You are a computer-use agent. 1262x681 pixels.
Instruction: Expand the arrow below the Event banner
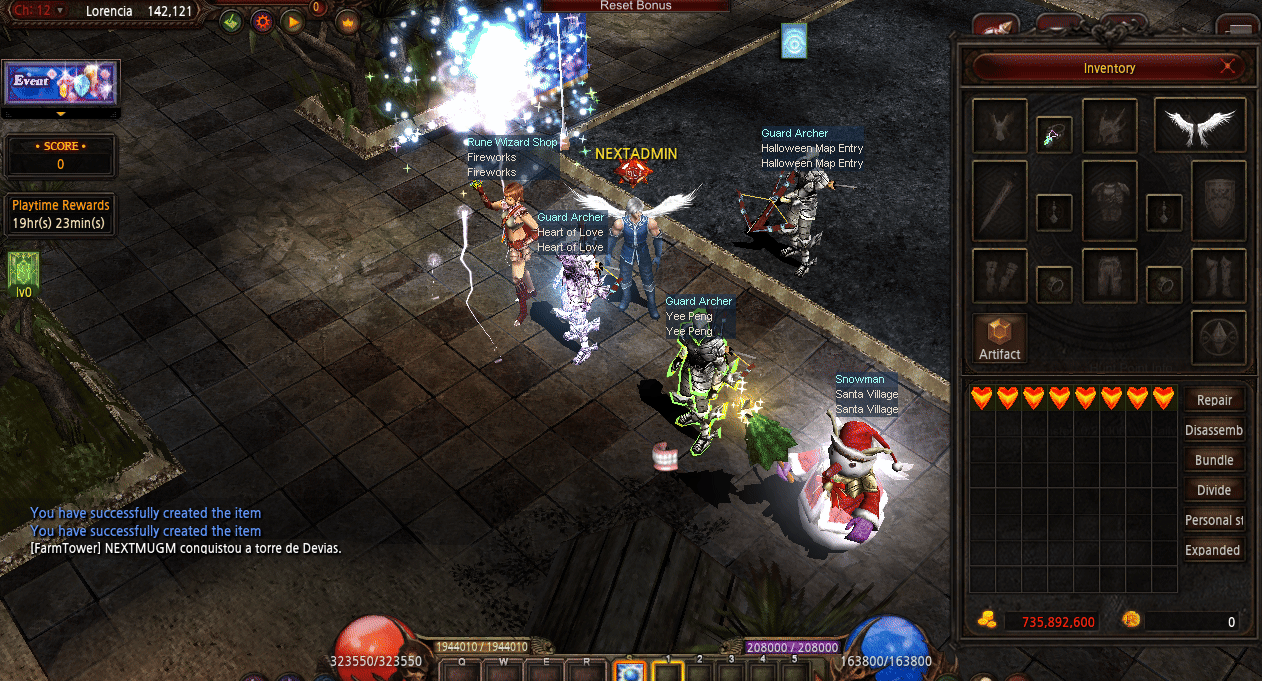[x=61, y=114]
